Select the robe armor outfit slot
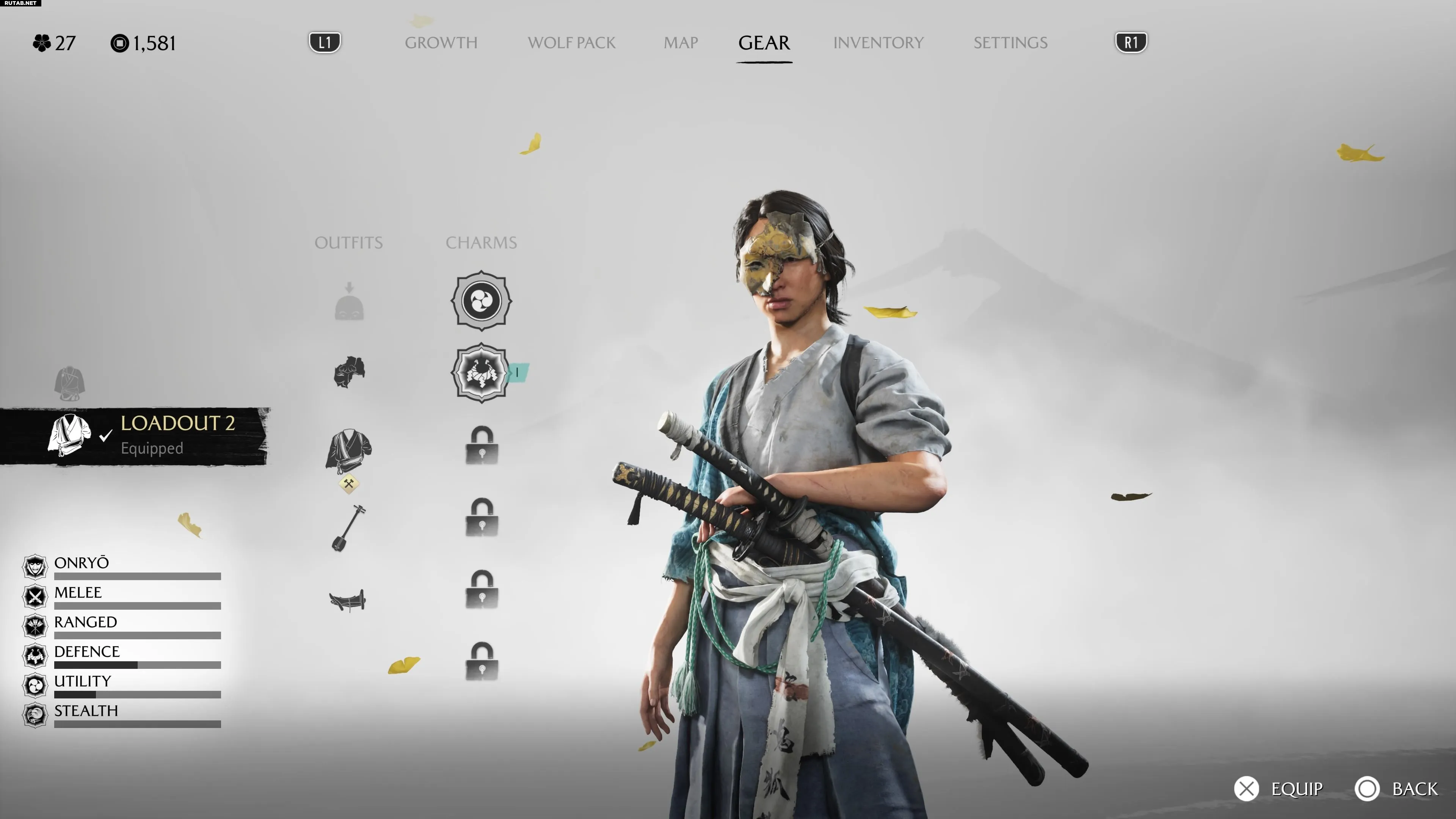 coord(349,450)
